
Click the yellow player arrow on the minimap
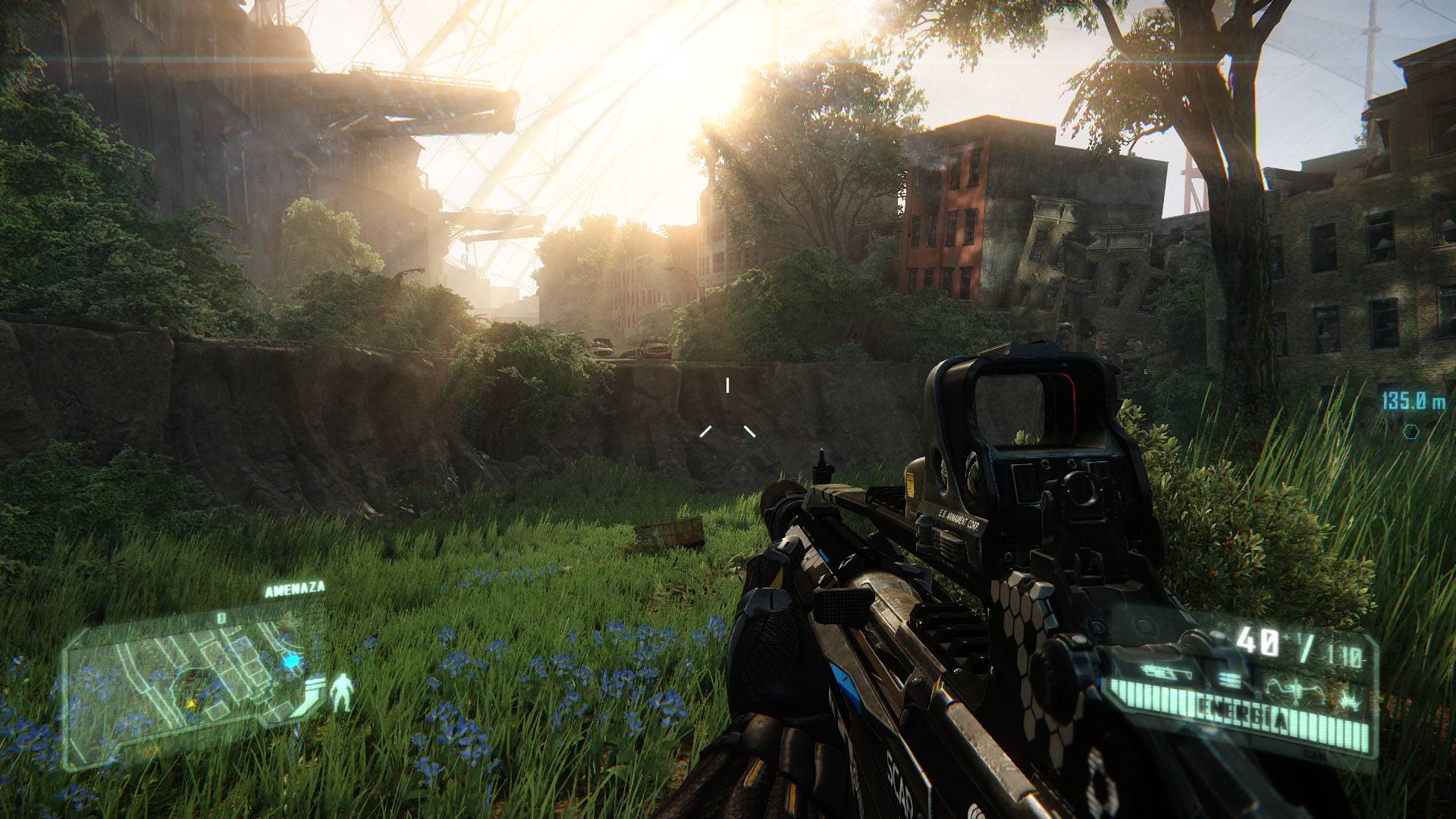coord(190,704)
